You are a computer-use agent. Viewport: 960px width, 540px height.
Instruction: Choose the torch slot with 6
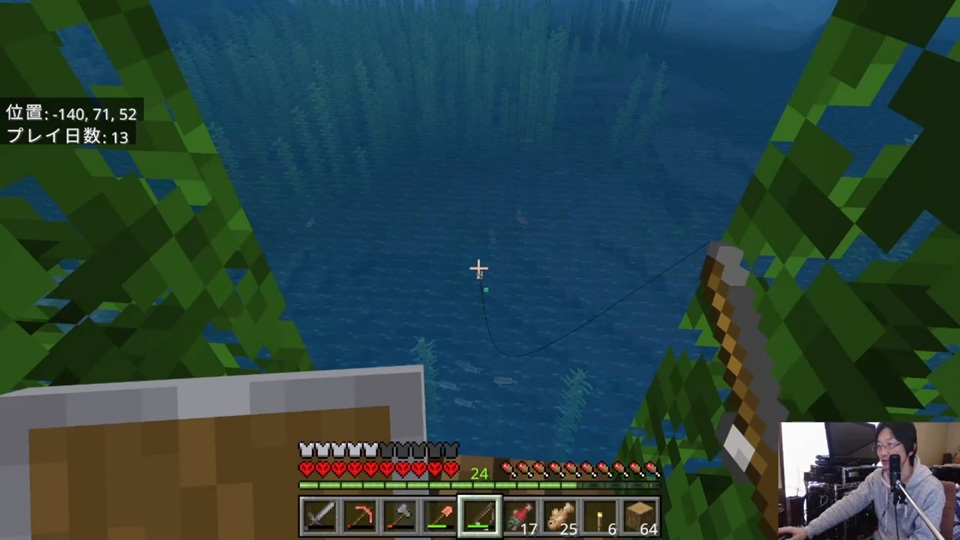coord(600,516)
